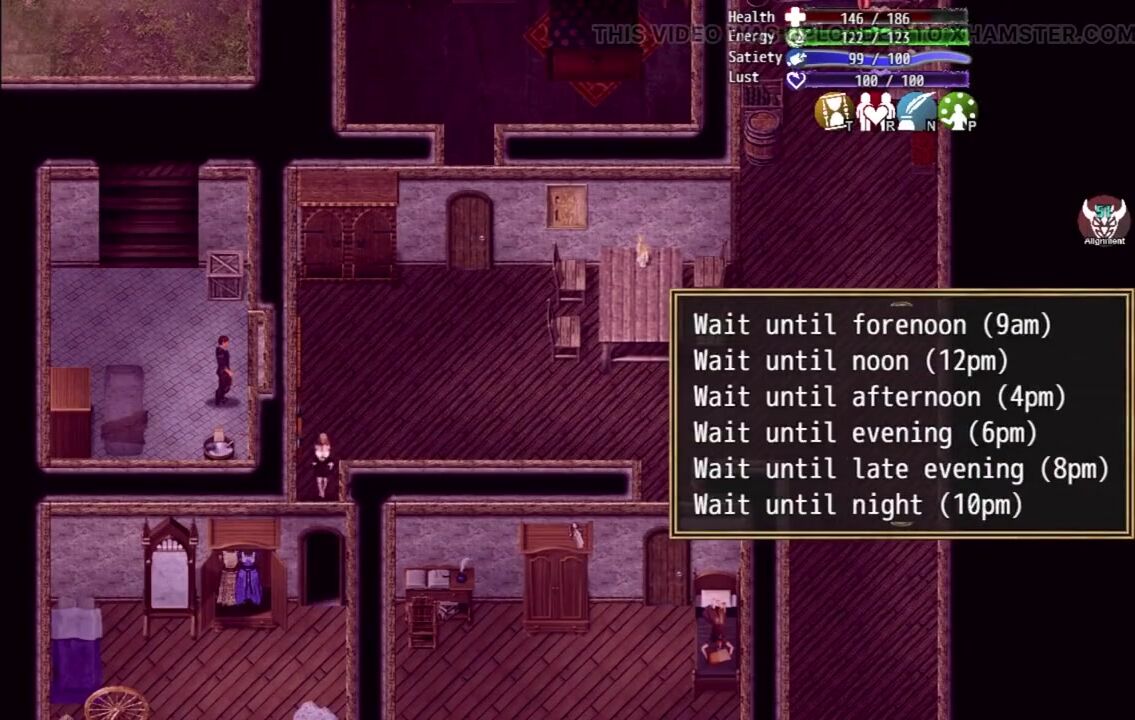Click the green figure icon marked P
The image size is (1135, 720).
957,111
